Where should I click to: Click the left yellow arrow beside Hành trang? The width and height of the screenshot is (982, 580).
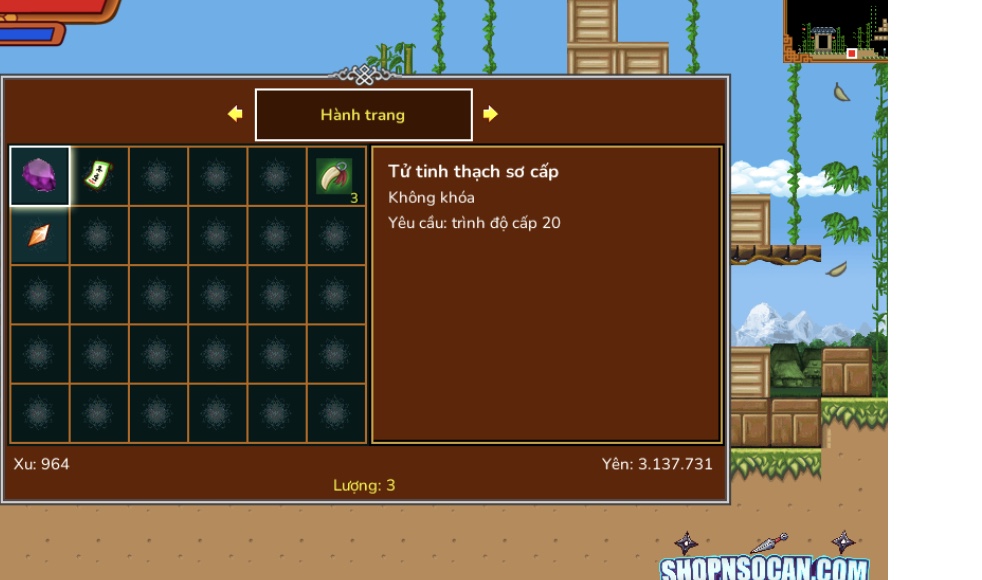pos(235,114)
